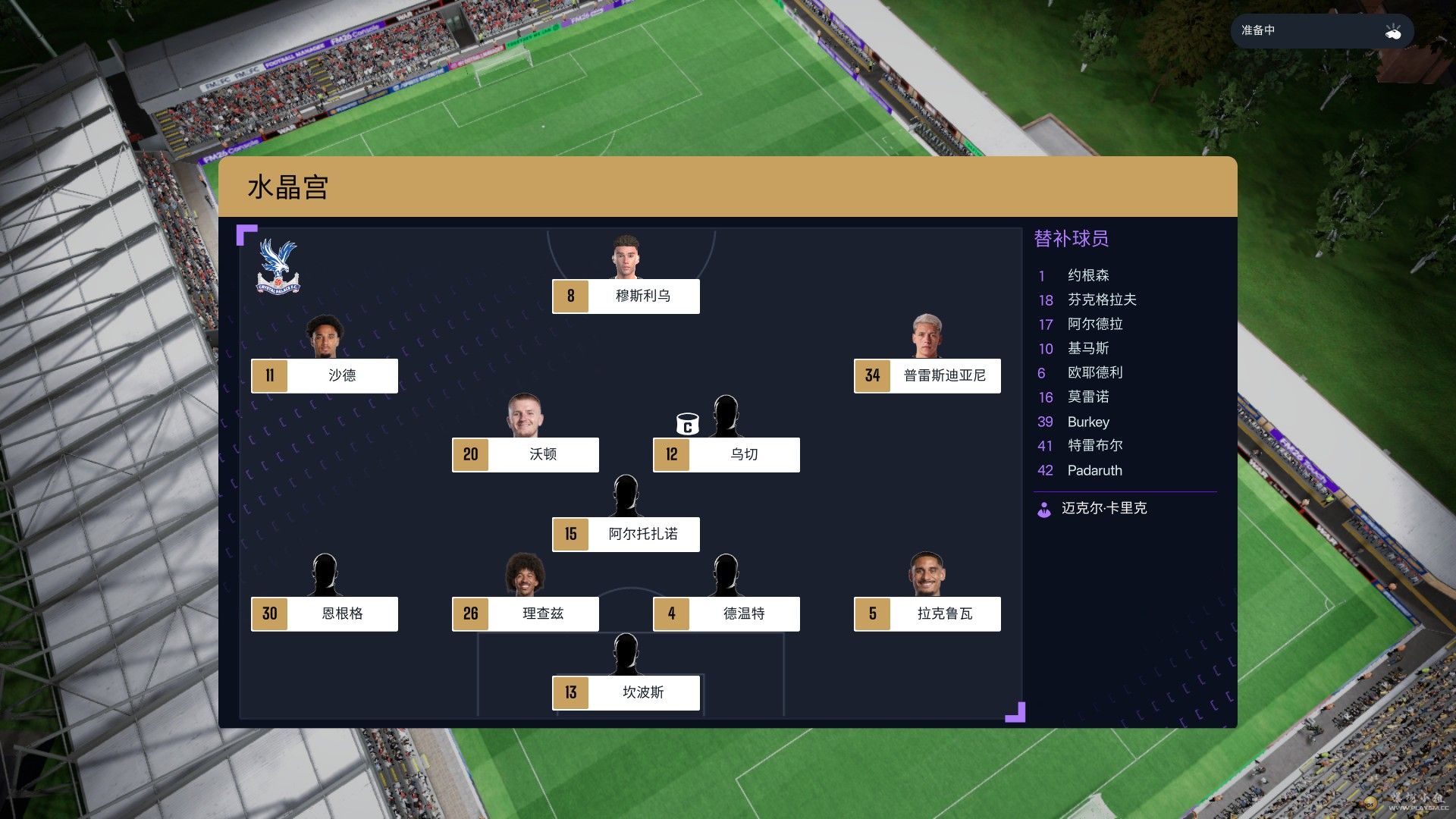Click the Crystal Palace club crest

pyautogui.click(x=278, y=267)
